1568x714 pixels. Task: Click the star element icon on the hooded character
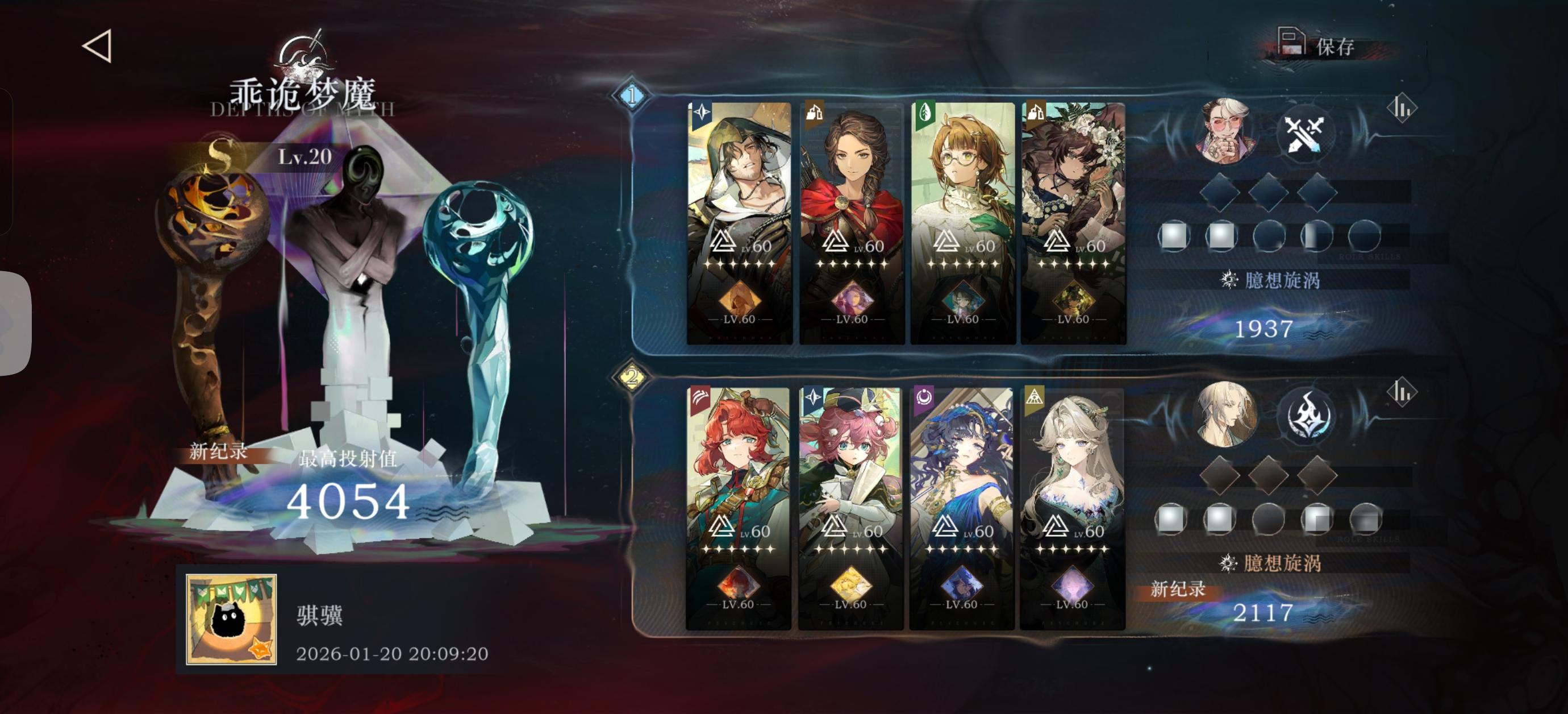click(x=703, y=113)
